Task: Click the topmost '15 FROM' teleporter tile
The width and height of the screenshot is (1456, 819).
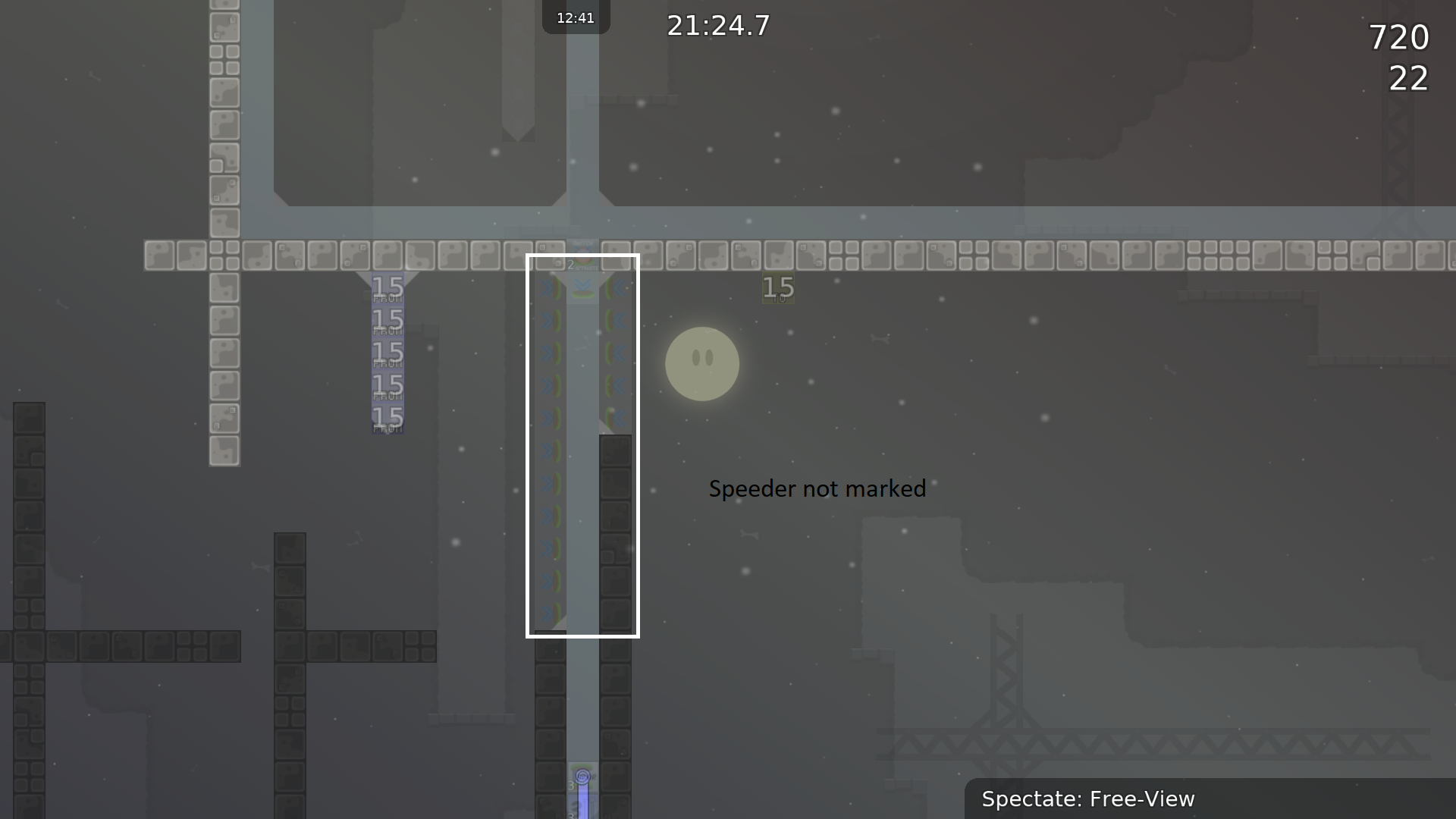Action: click(x=388, y=287)
